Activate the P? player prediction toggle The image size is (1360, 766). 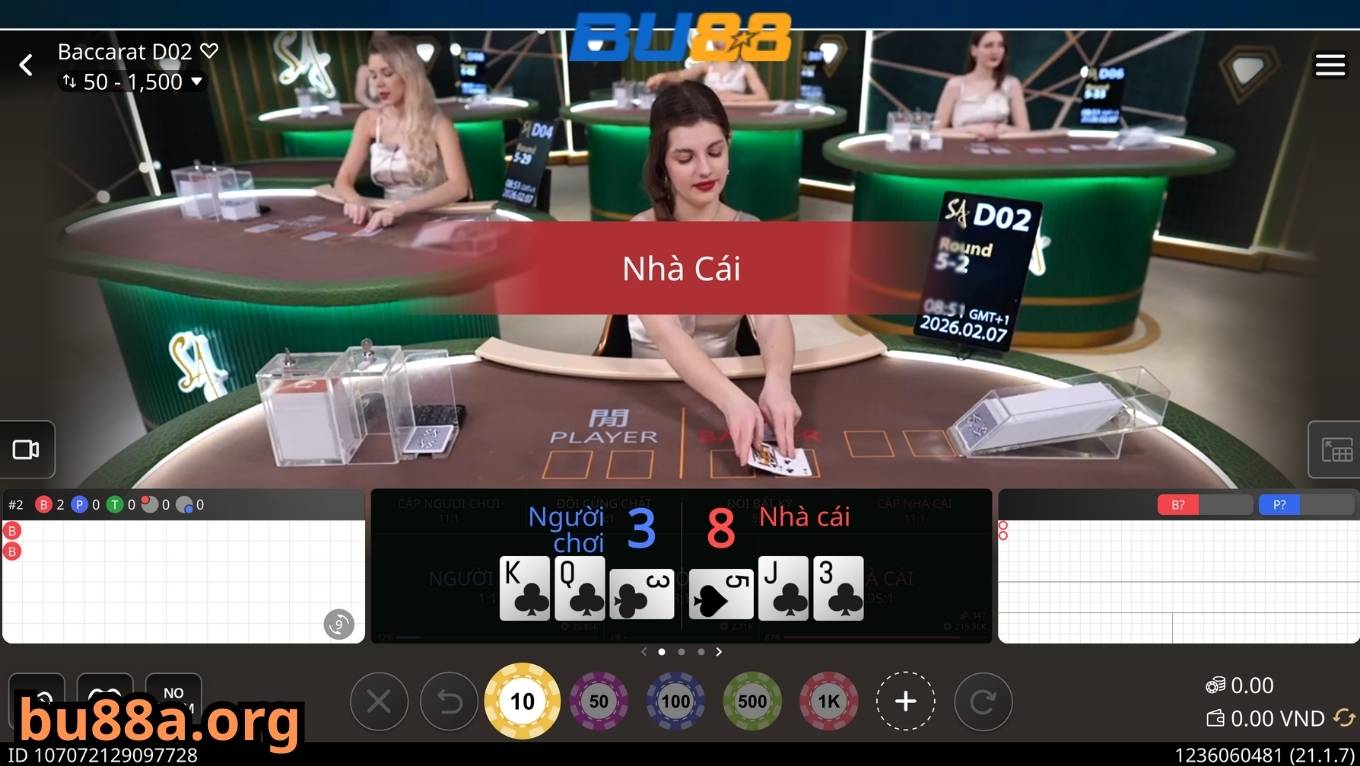tap(1278, 505)
